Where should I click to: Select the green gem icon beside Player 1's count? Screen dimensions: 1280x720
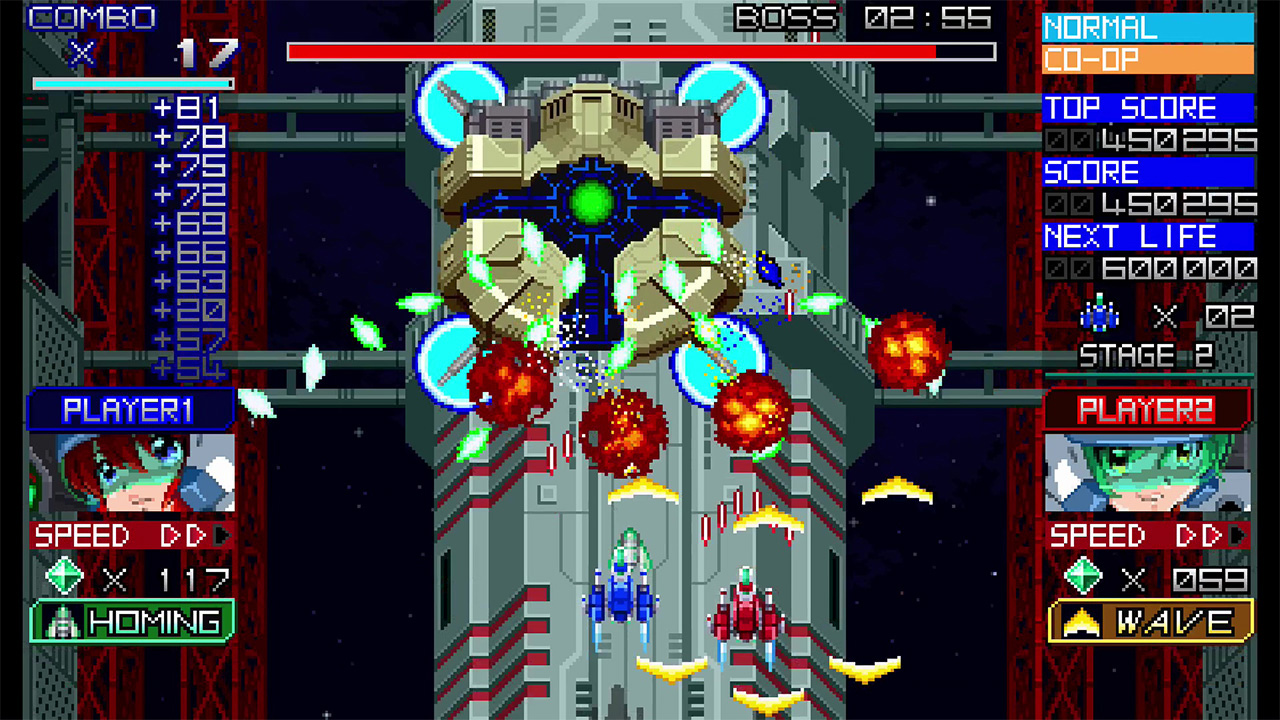click(63, 576)
